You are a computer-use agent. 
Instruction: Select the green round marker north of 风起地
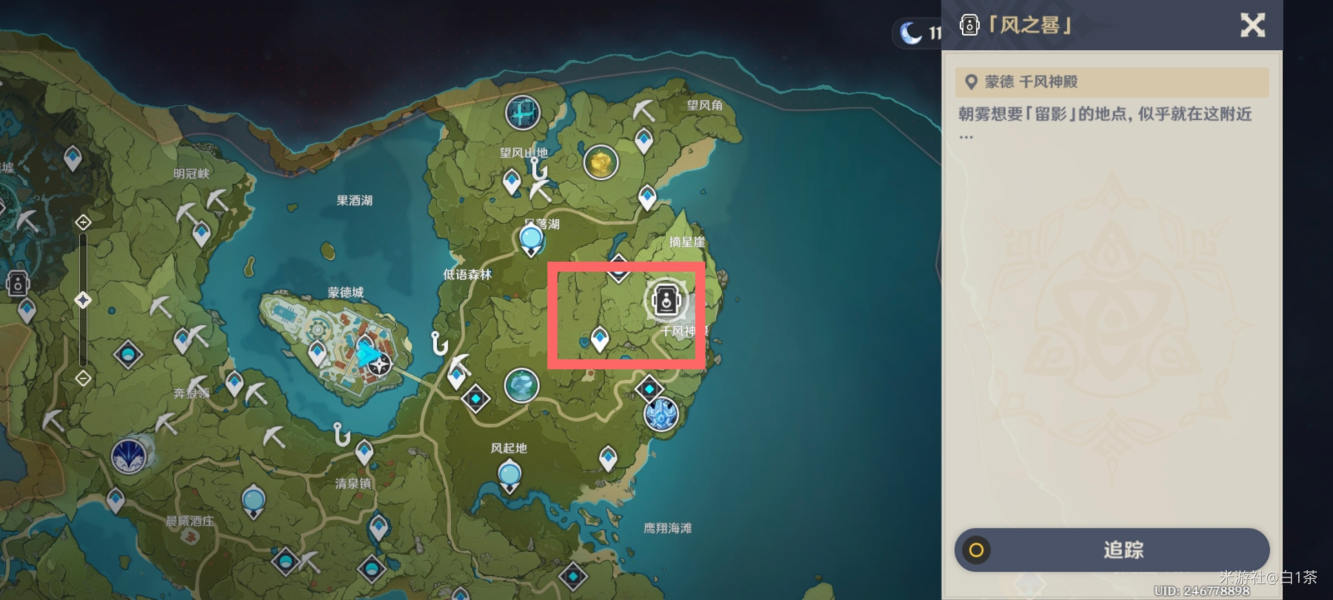click(520, 385)
